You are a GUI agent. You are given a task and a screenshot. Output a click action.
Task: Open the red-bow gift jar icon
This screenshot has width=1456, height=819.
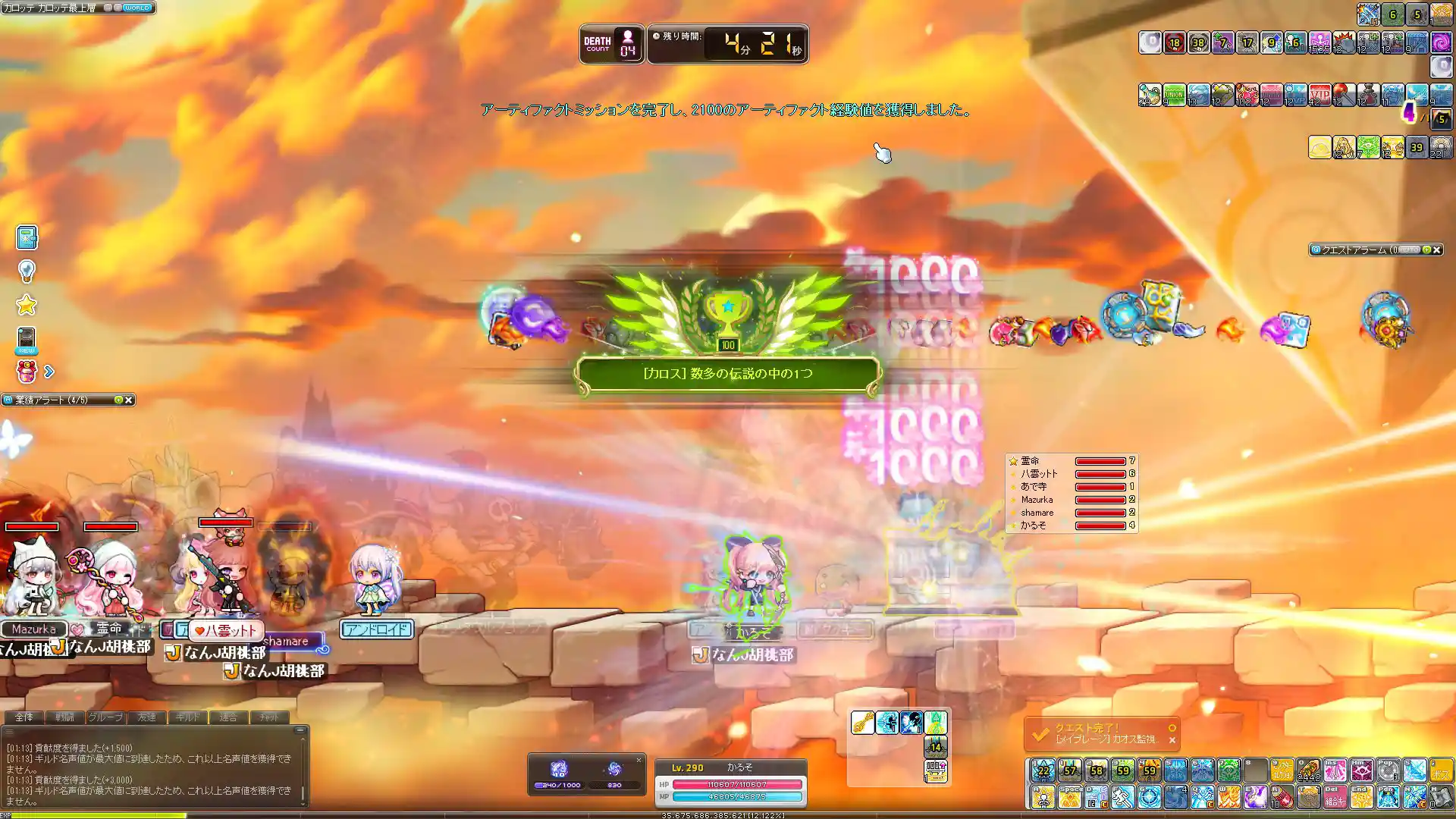click(27, 372)
